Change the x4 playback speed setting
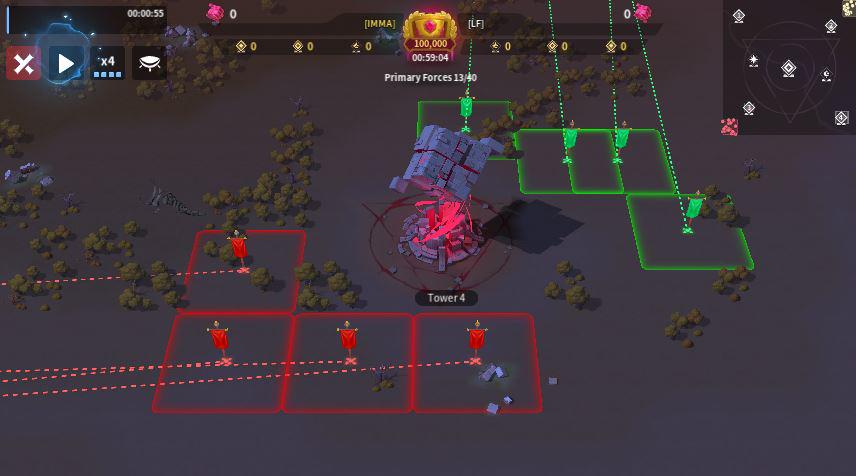 [x=107, y=64]
